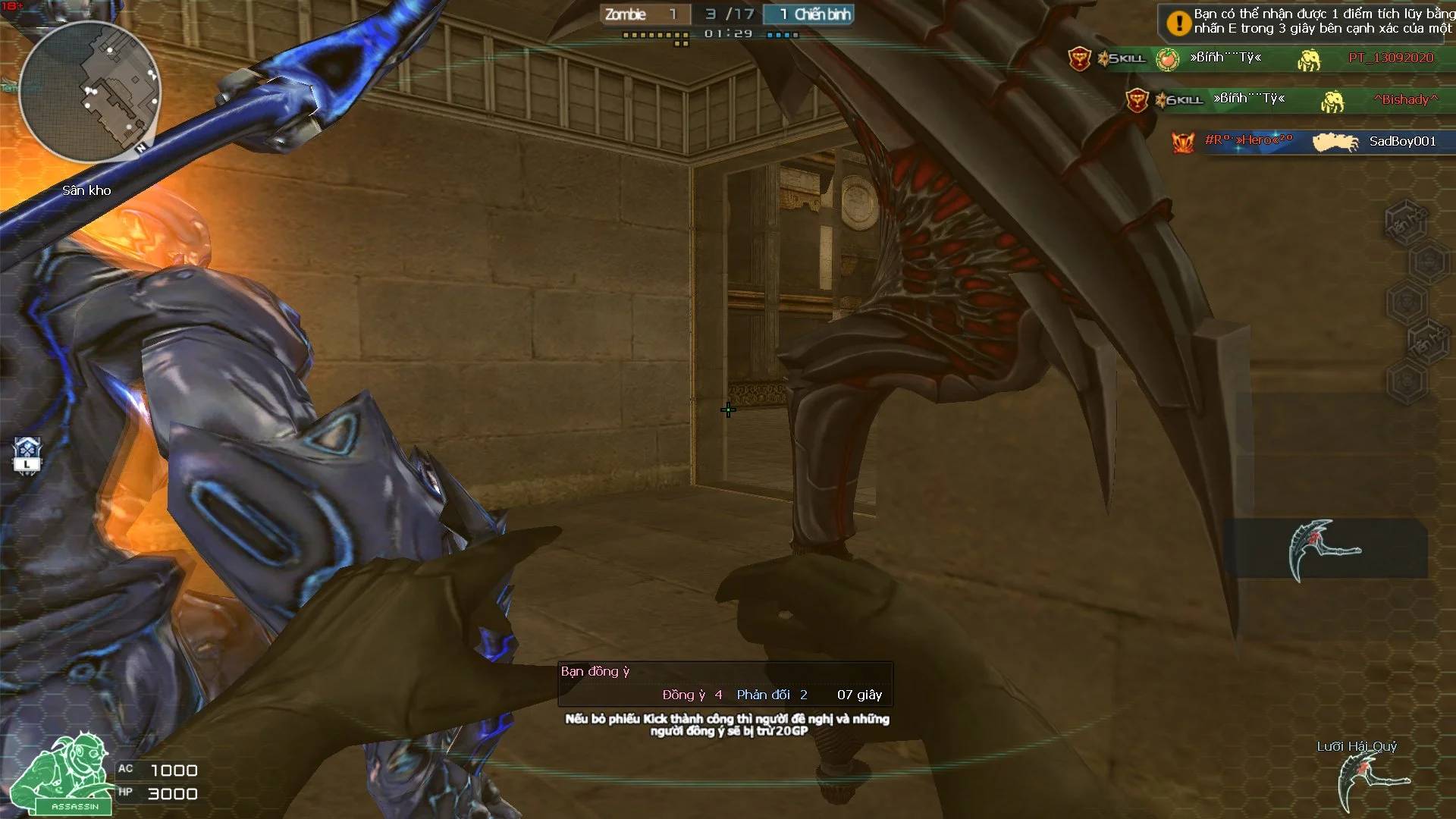Select the PT_13092020 kill feed row
The image size is (1456, 819).
1259,58
